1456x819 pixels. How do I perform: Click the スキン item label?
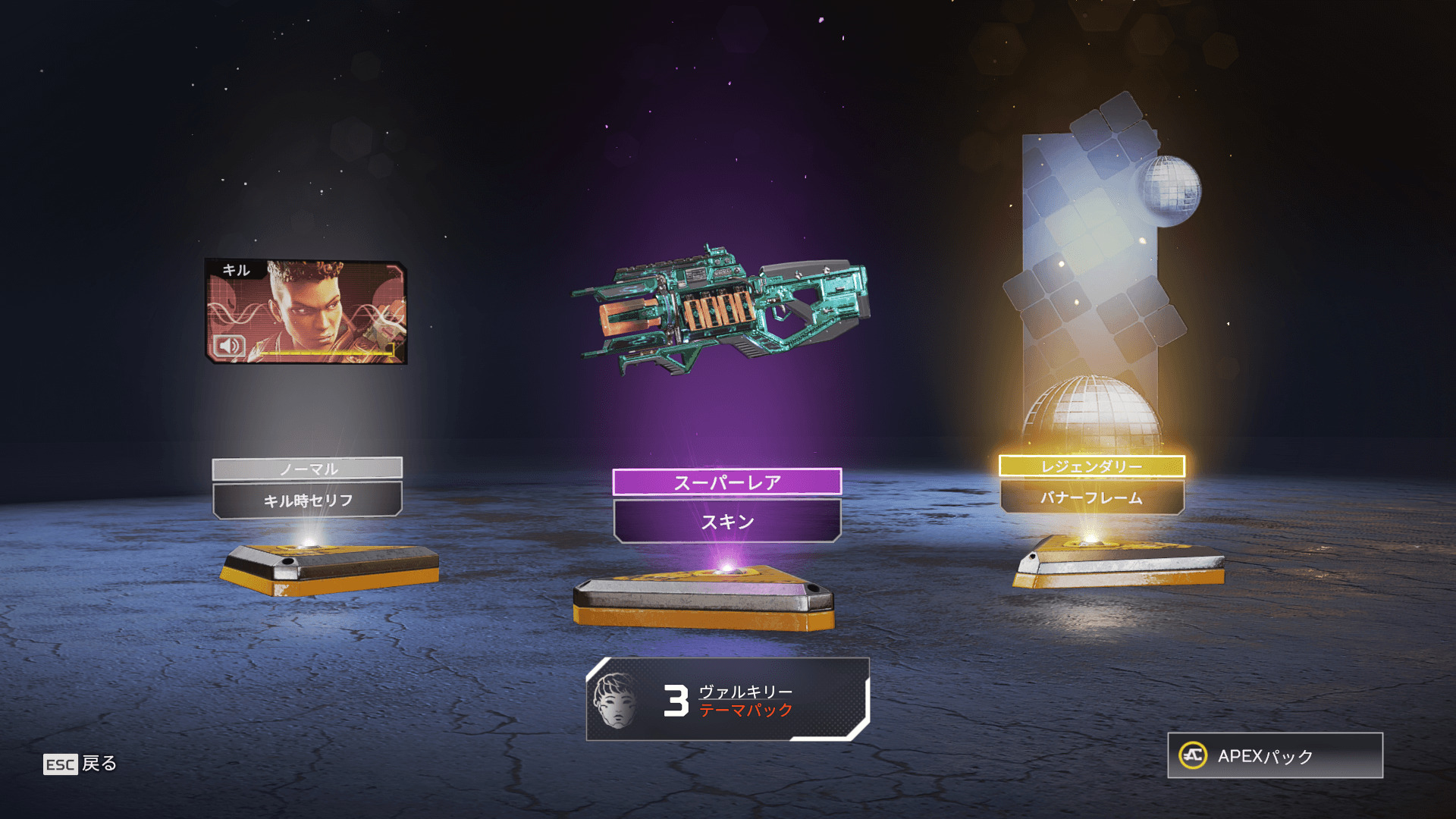coord(727,522)
